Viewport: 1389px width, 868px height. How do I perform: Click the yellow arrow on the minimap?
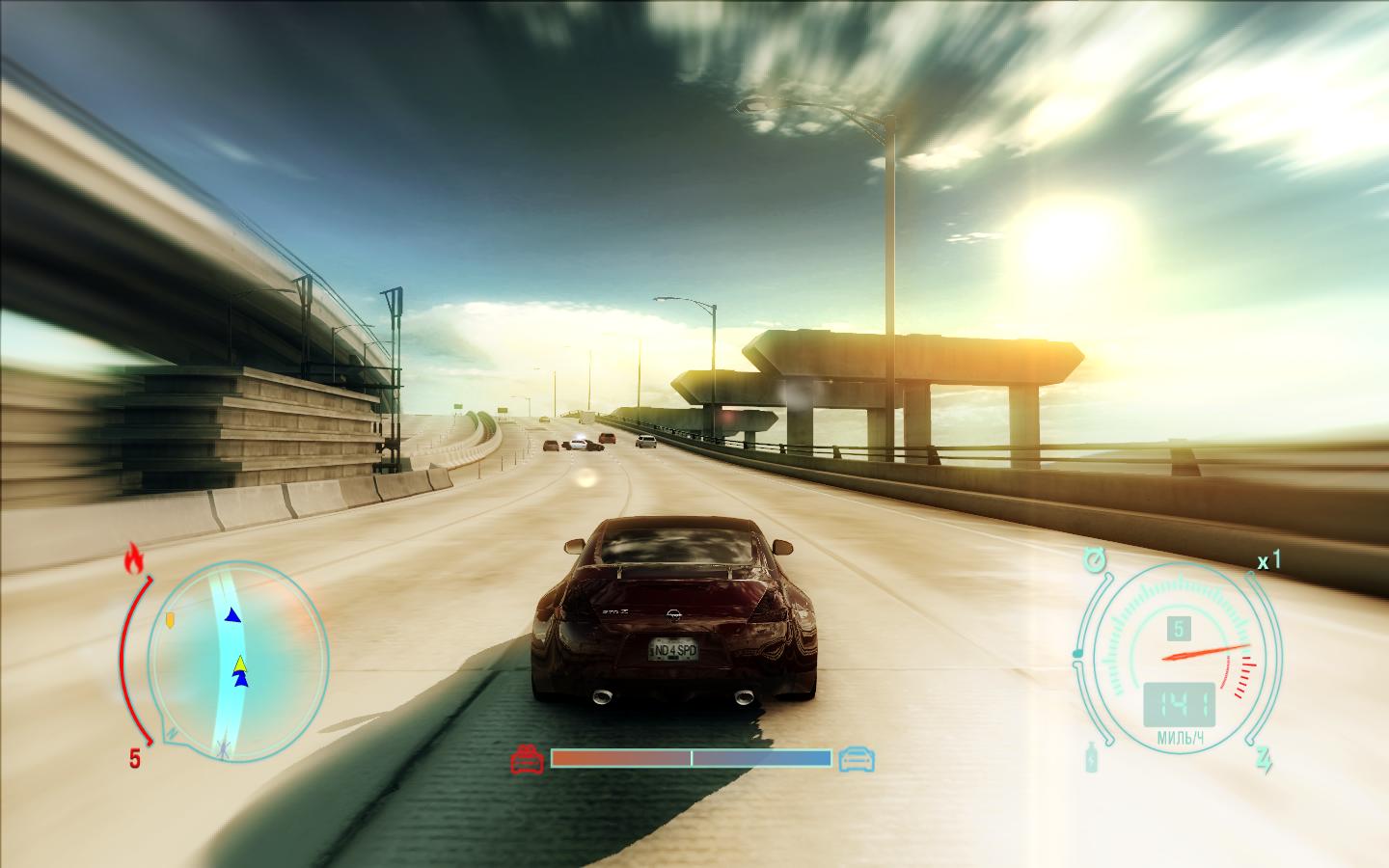(x=238, y=664)
